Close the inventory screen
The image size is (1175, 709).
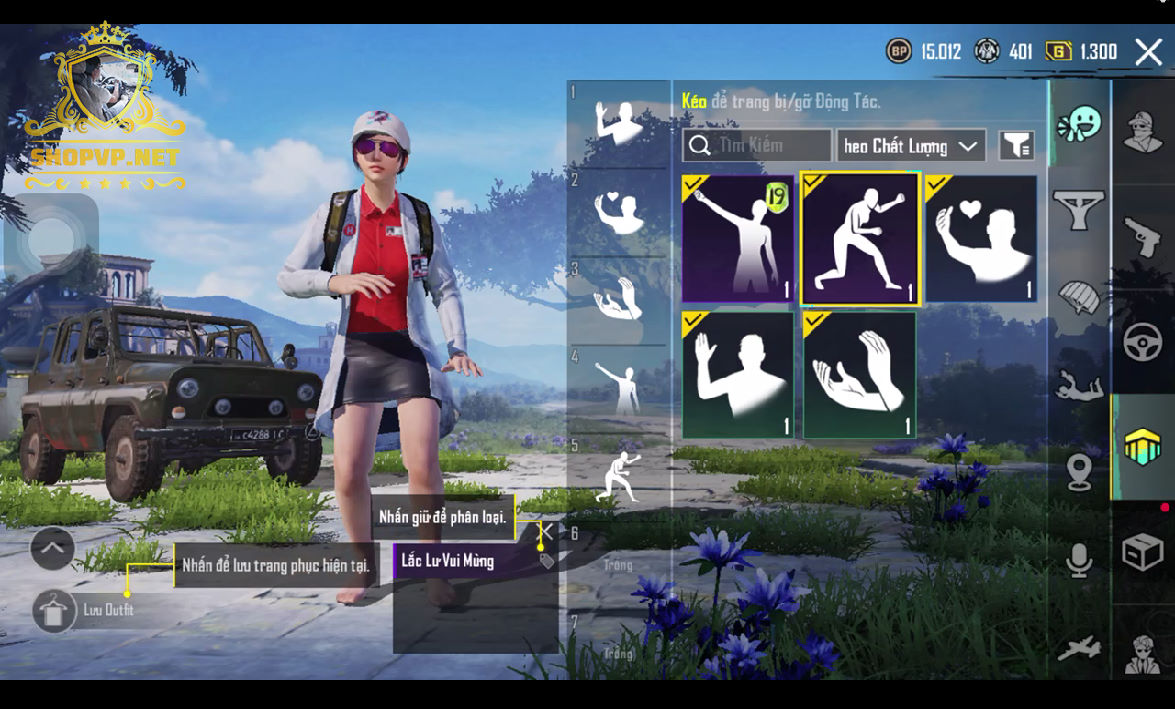(x=1148, y=52)
